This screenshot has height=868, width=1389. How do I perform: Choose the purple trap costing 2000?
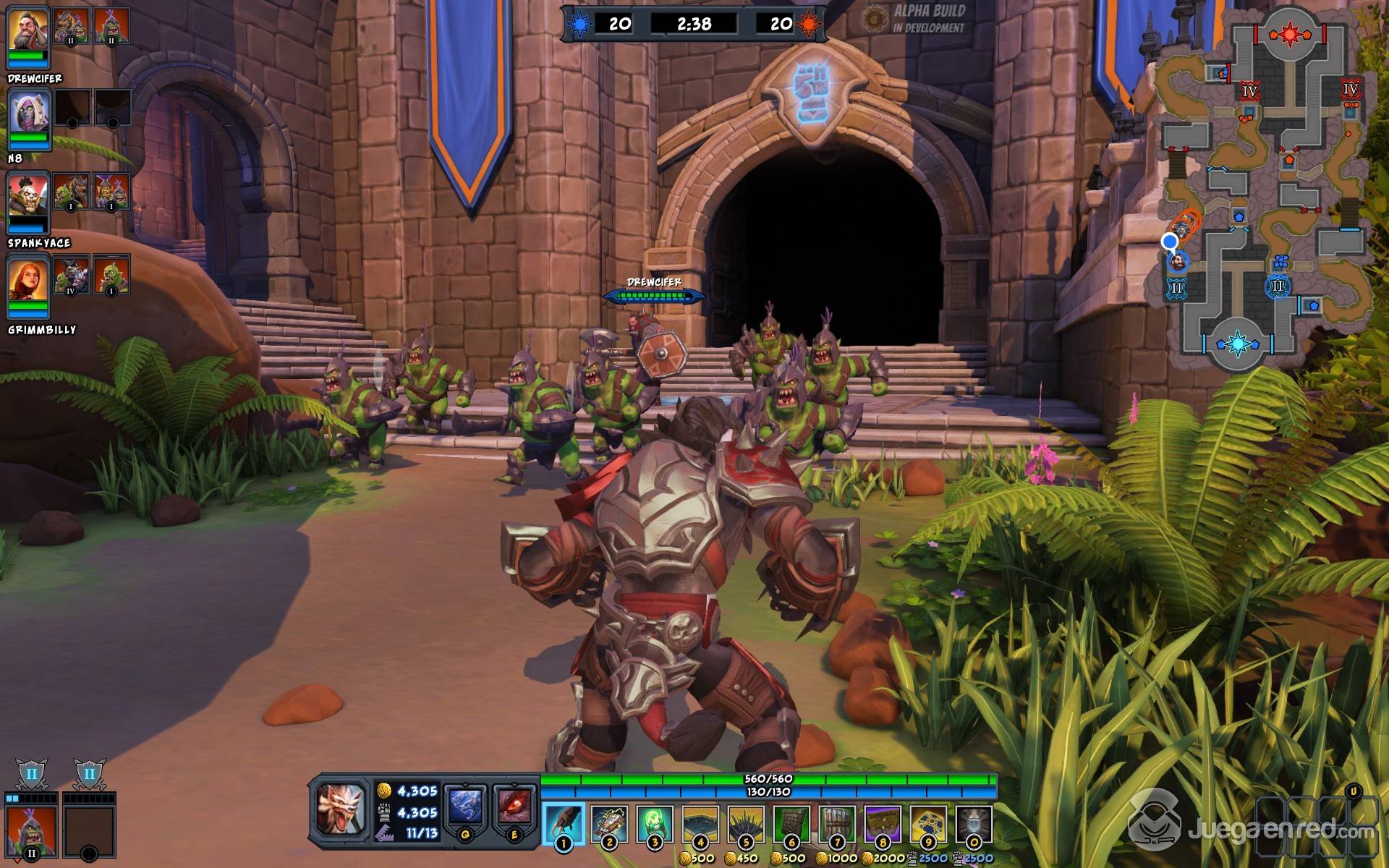click(x=883, y=824)
